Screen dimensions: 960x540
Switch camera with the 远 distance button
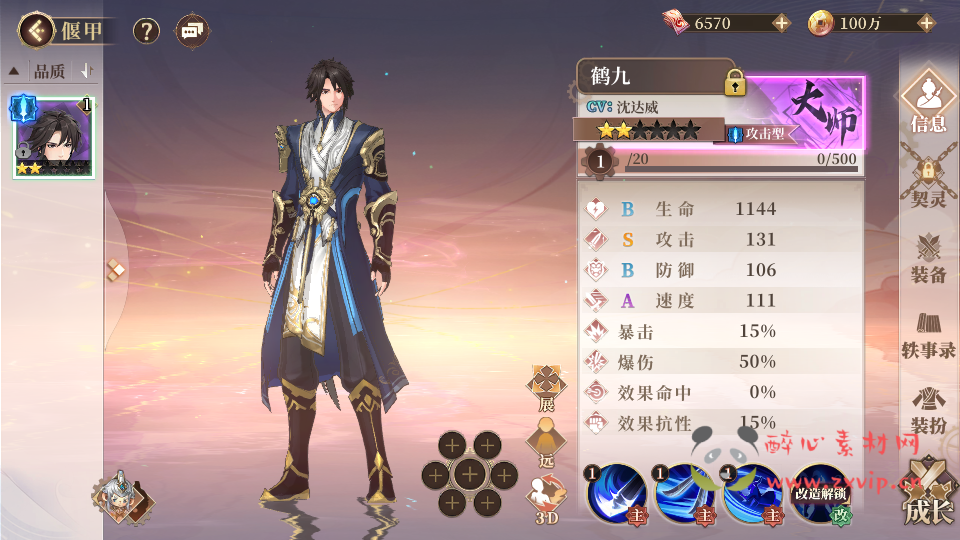(545, 441)
